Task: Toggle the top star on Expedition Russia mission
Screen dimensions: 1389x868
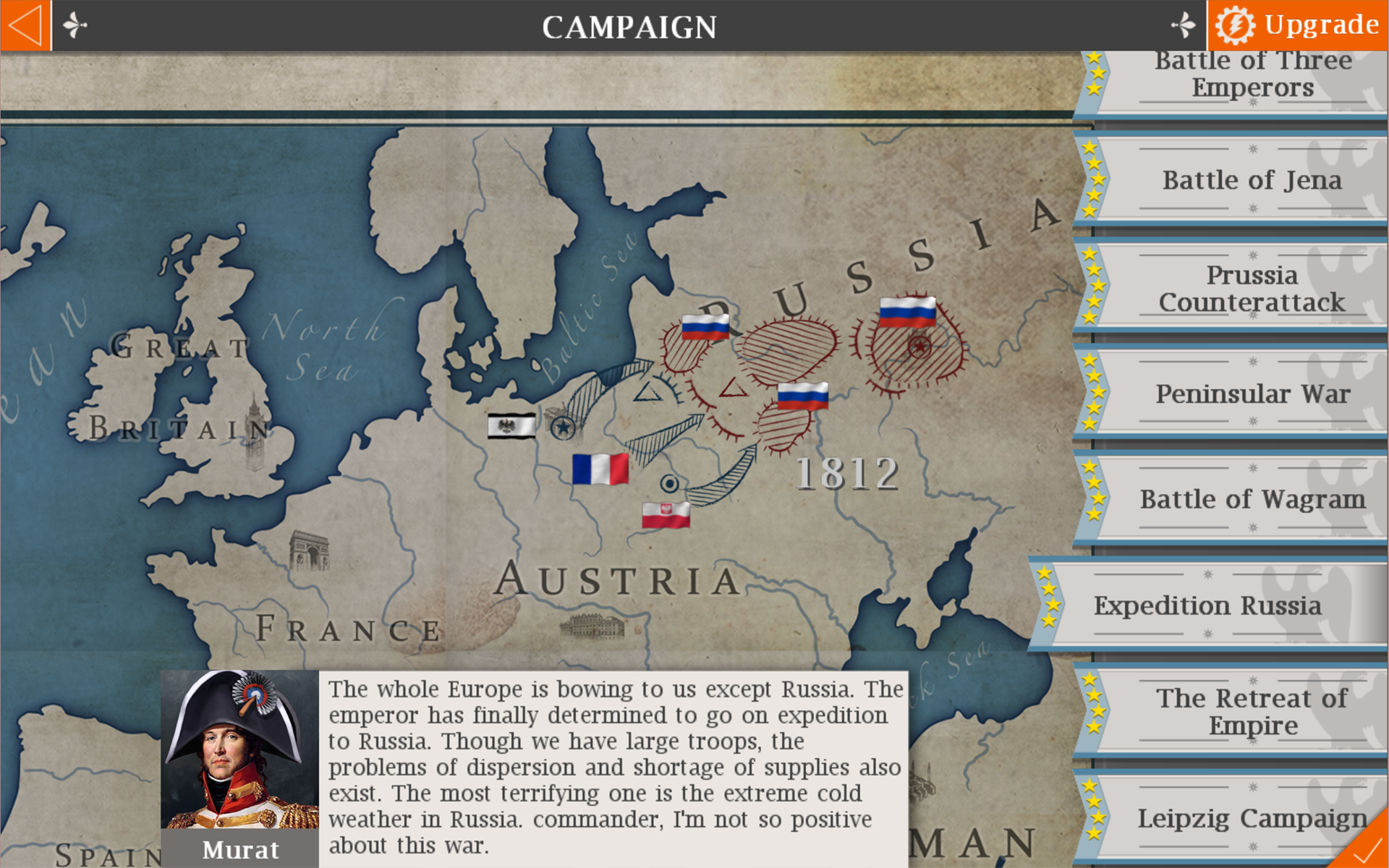Action: (x=1044, y=574)
